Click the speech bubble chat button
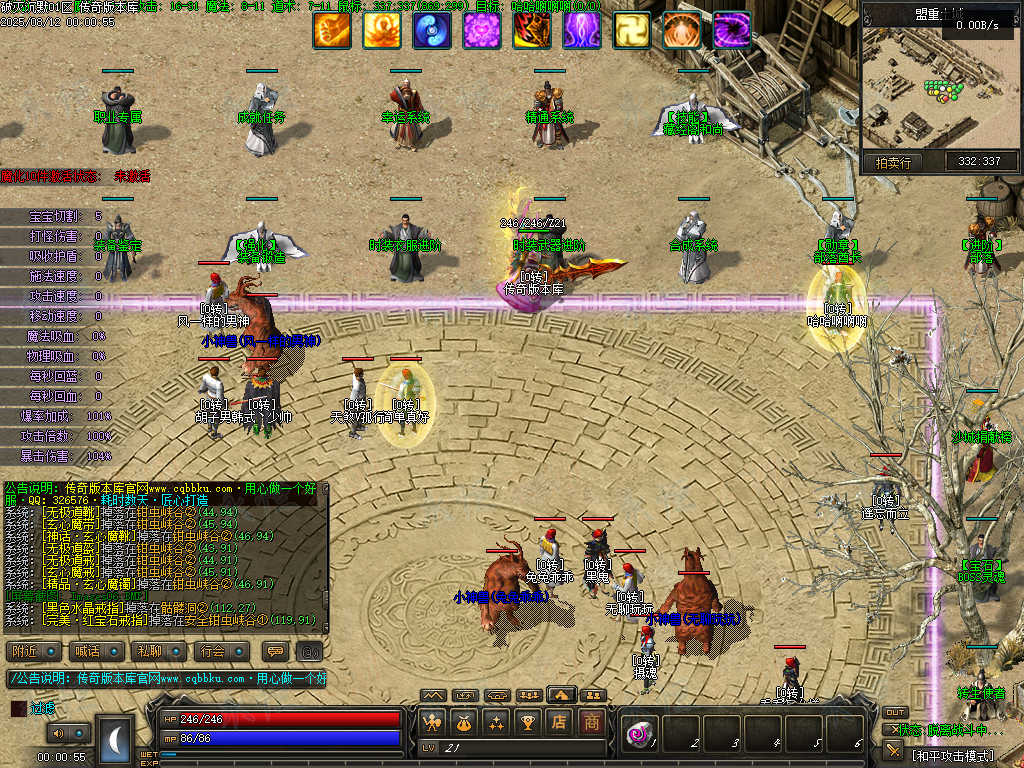 coord(275,651)
